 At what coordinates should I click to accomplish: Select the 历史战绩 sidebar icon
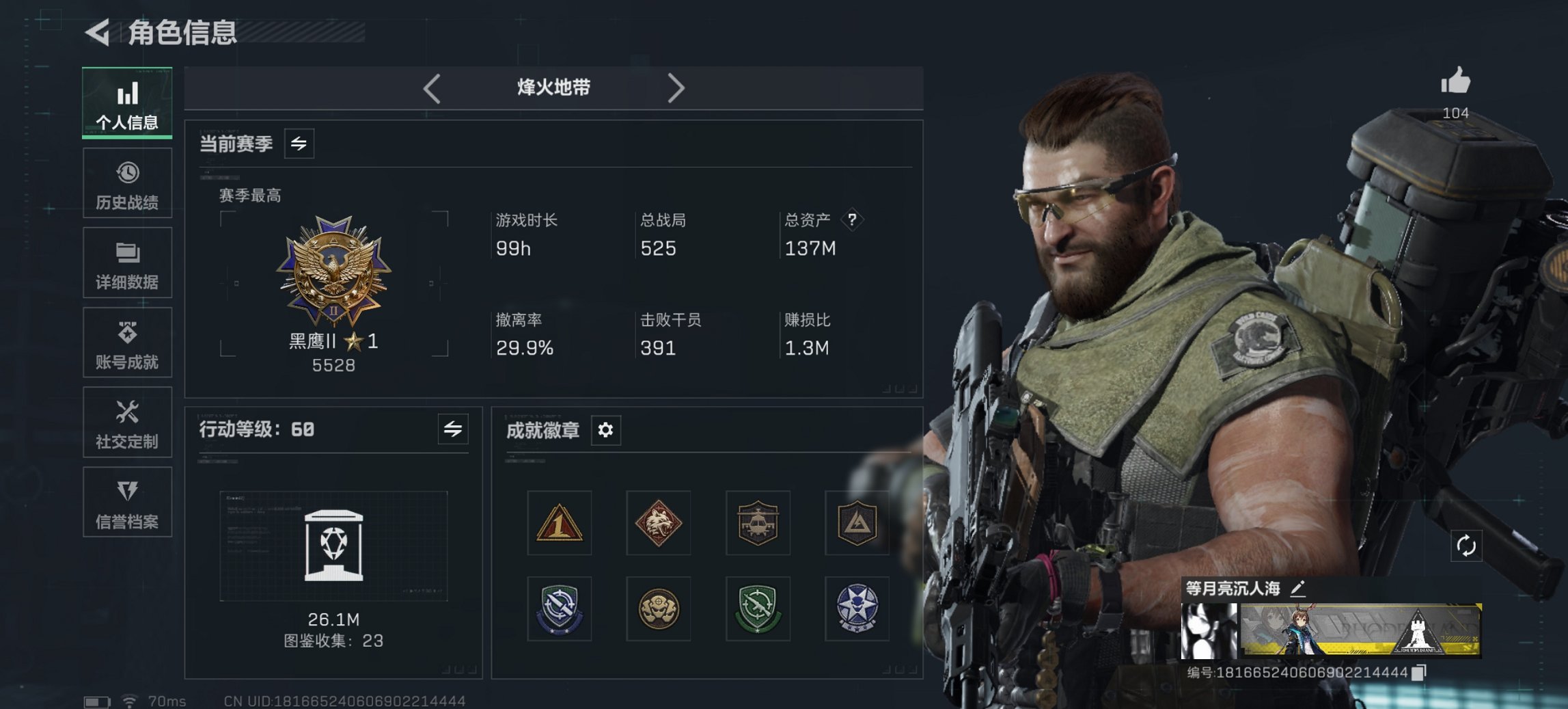pyautogui.click(x=127, y=171)
